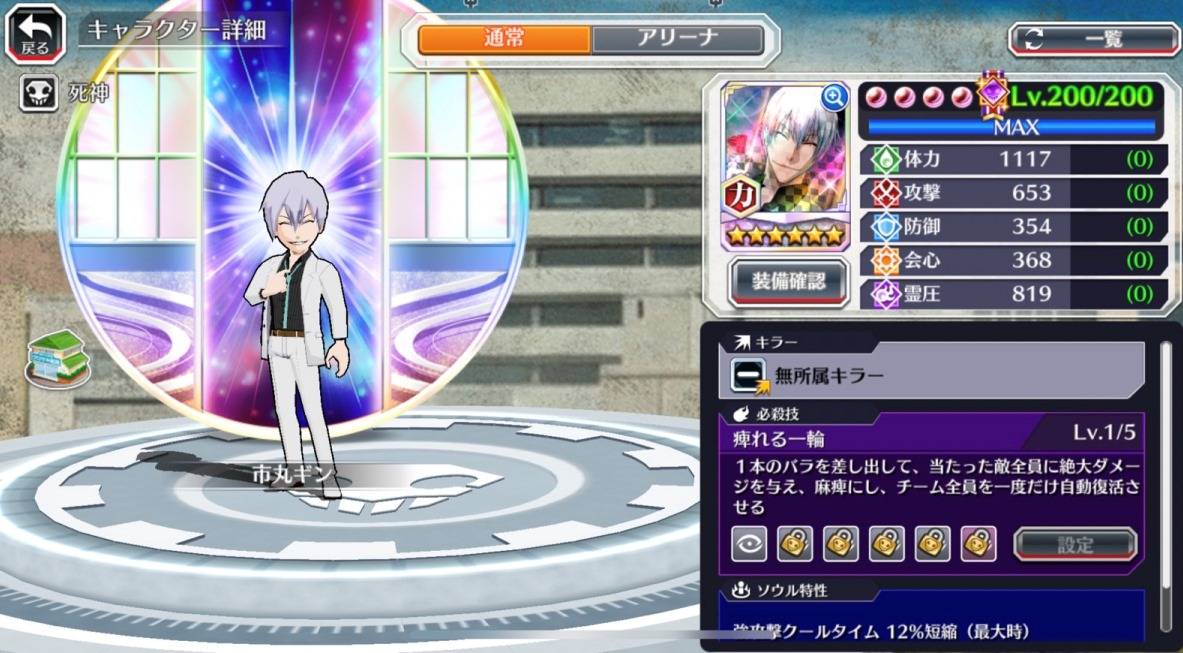Magnify the character portrait artwork
The width and height of the screenshot is (1183, 653).
[x=833, y=97]
